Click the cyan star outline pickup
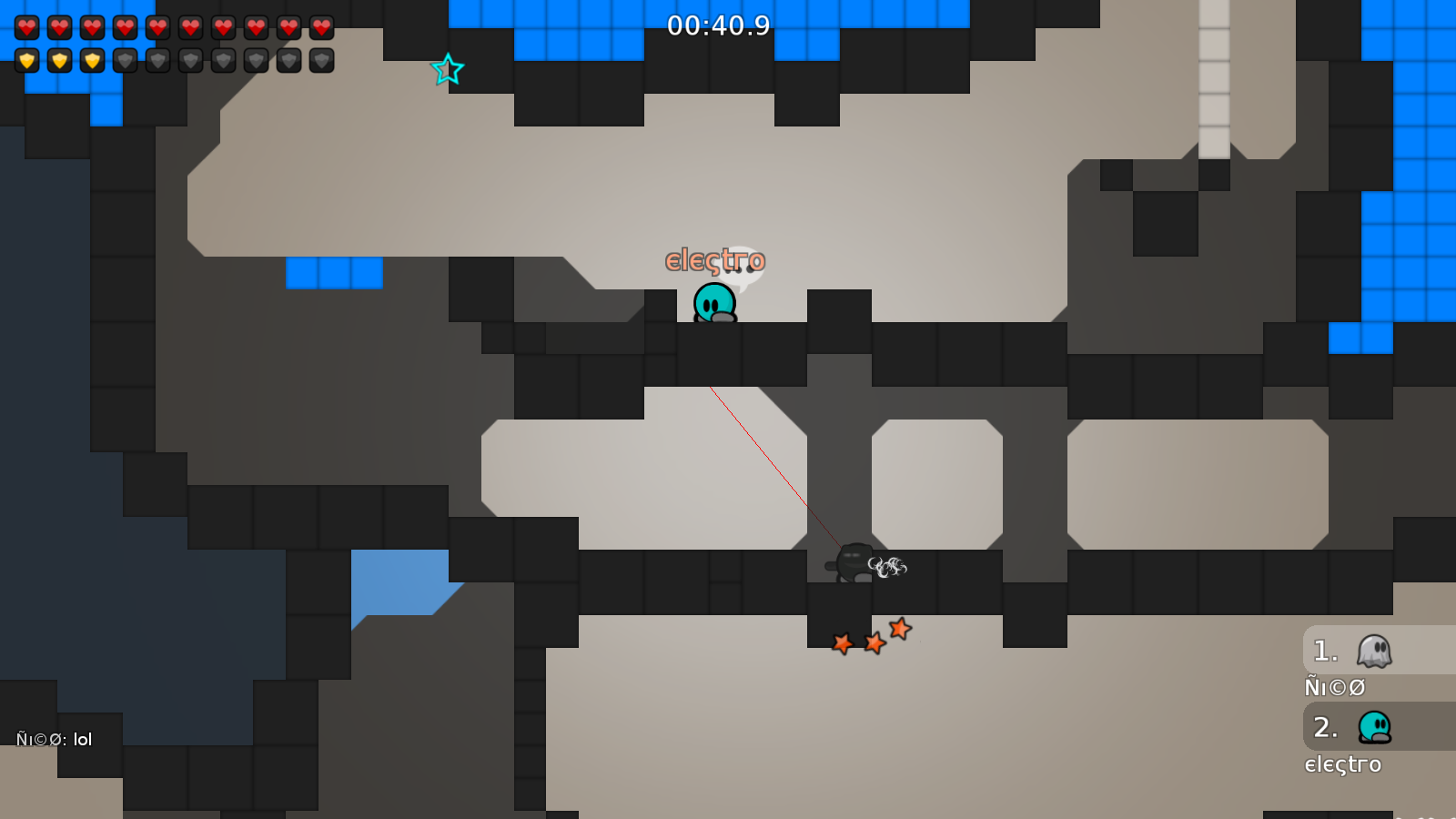This screenshot has height=819, width=1456. click(447, 69)
